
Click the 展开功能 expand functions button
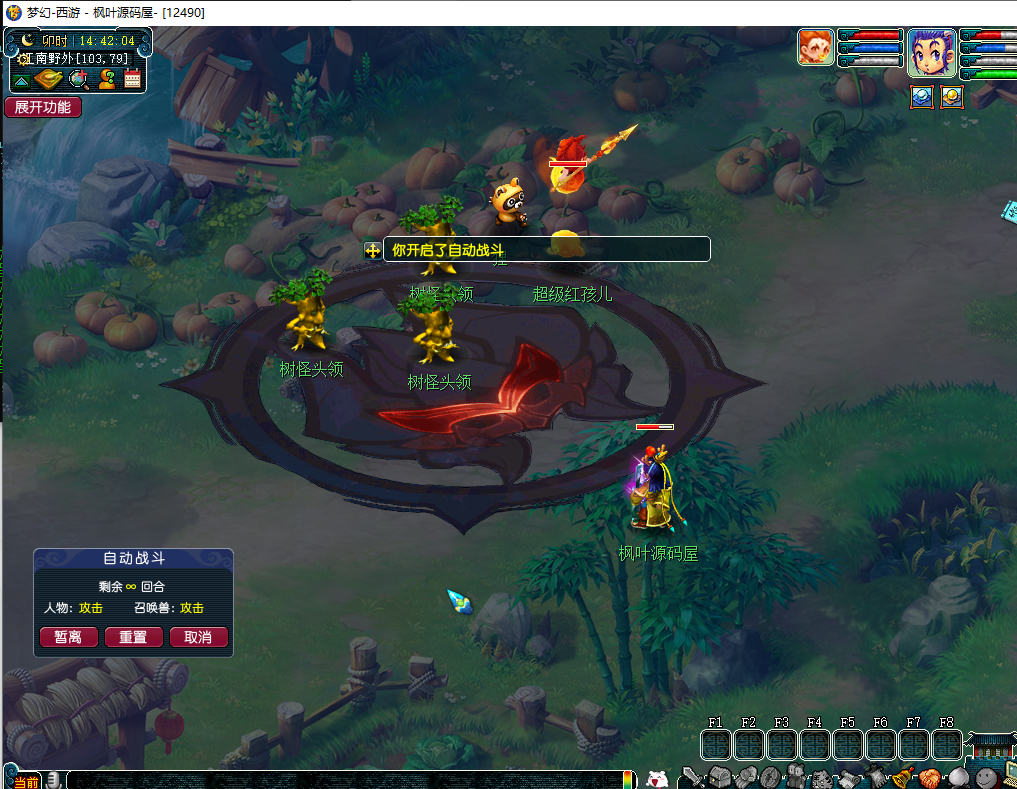pyautogui.click(x=43, y=107)
